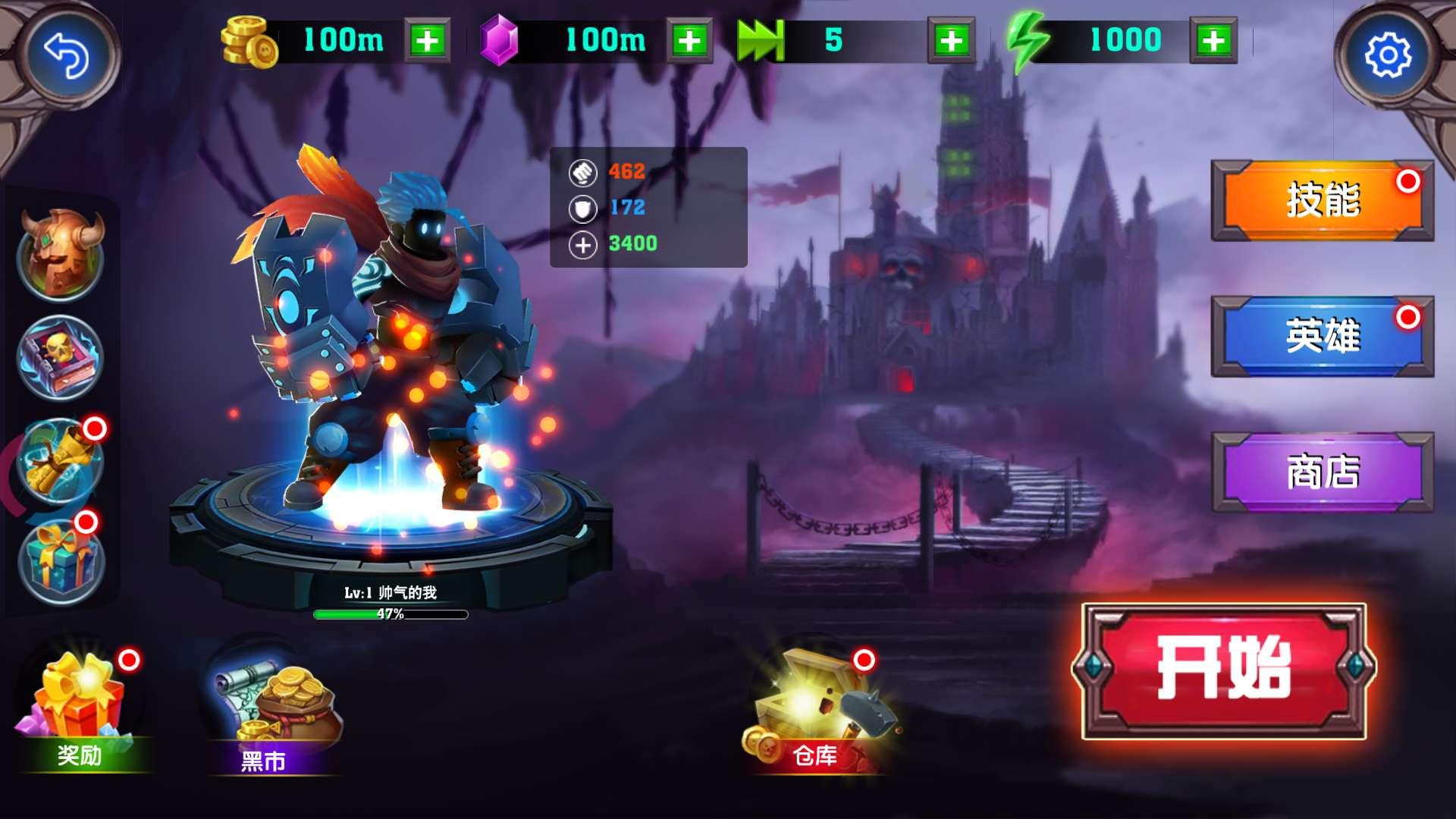Open the settings gear menu
Viewport: 1456px width, 819px height.
1387,55
